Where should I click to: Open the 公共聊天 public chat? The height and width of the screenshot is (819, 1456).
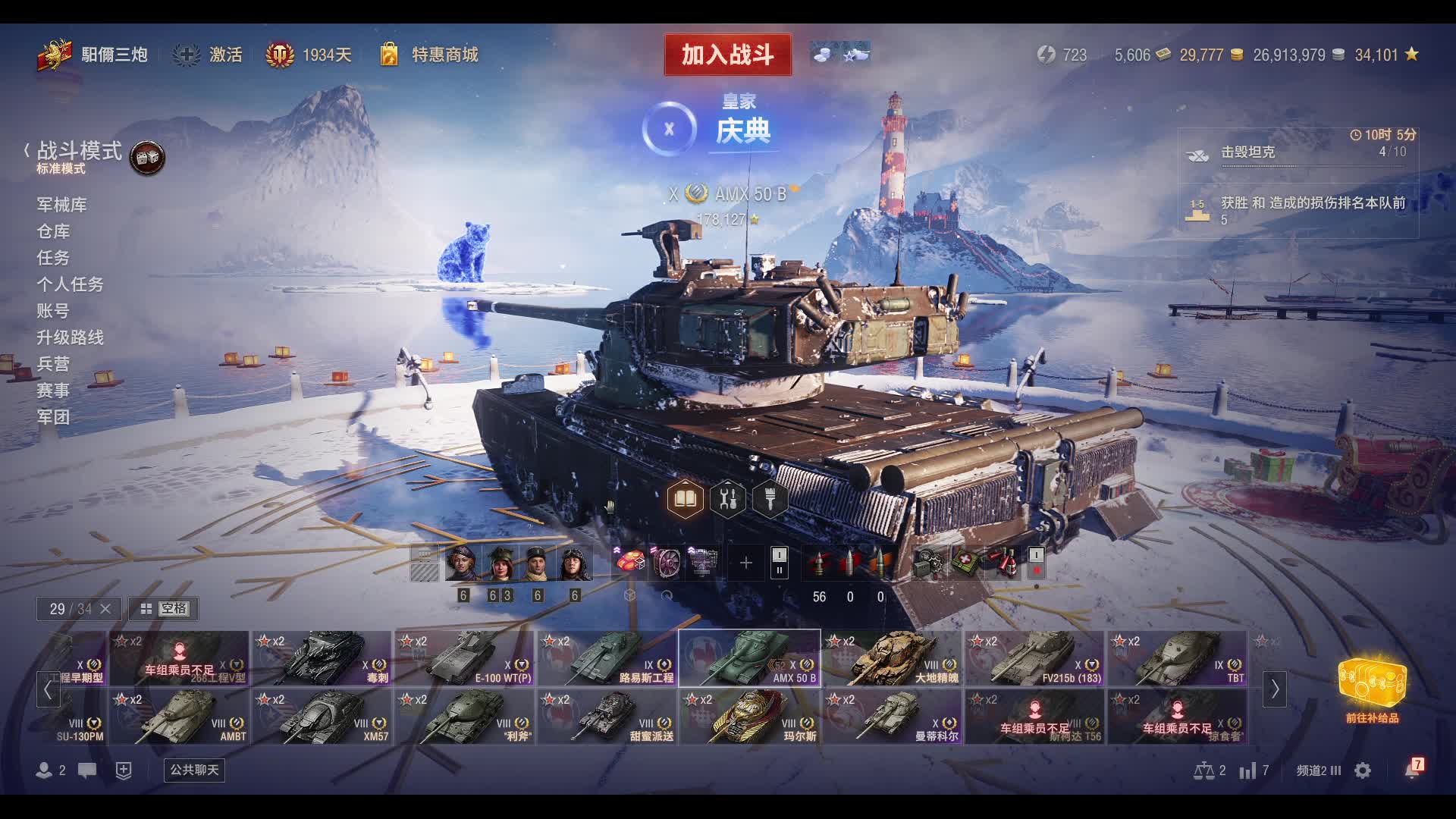point(194,770)
